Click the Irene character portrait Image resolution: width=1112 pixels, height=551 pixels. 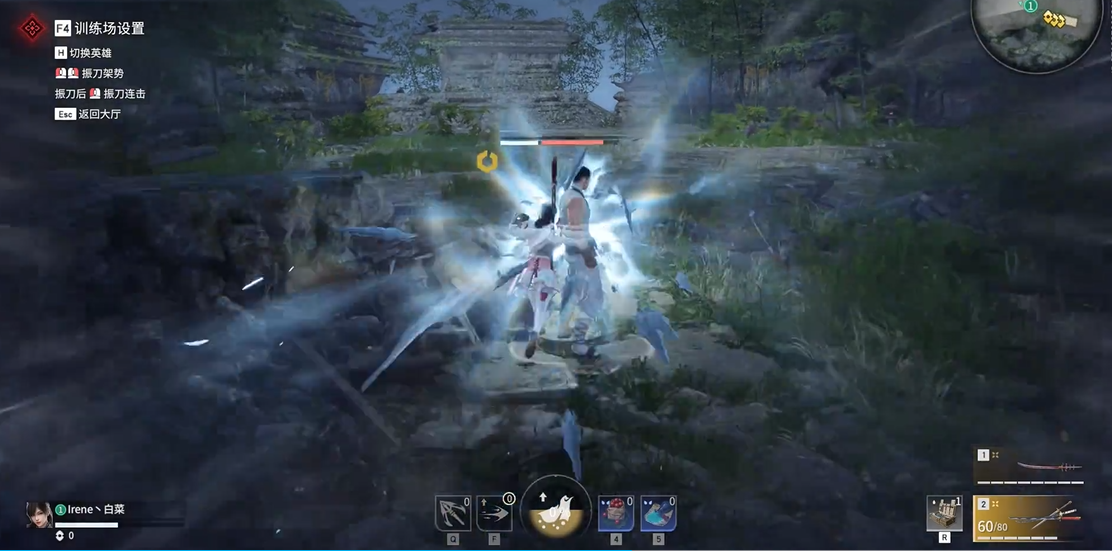[x=39, y=514]
